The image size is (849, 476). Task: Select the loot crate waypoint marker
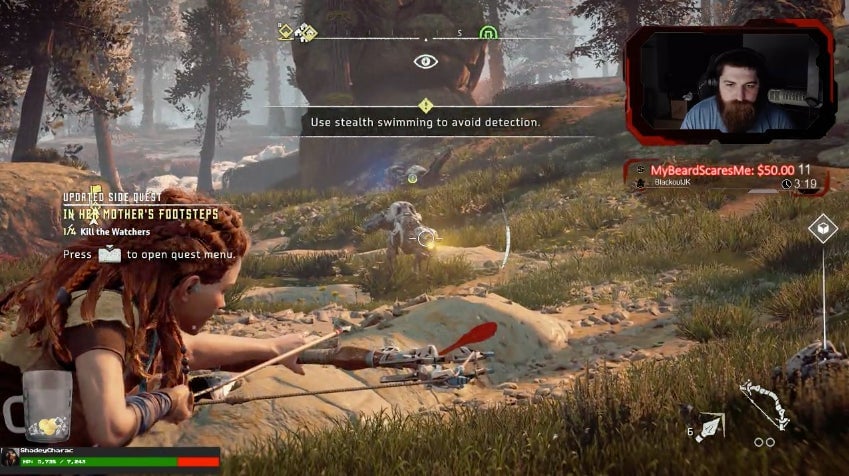coord(822,229)
